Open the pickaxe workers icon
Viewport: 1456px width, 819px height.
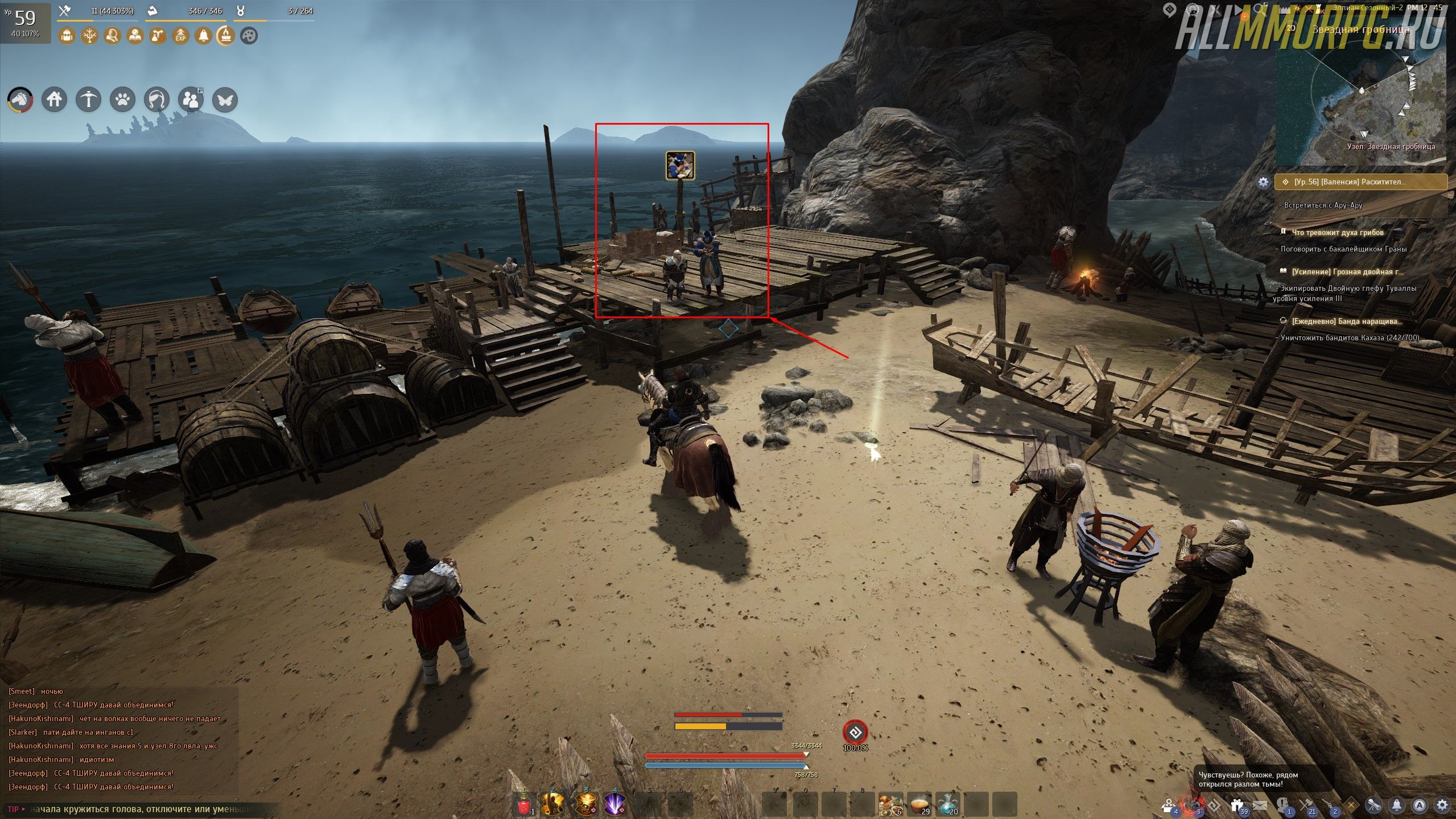(89, 100)
